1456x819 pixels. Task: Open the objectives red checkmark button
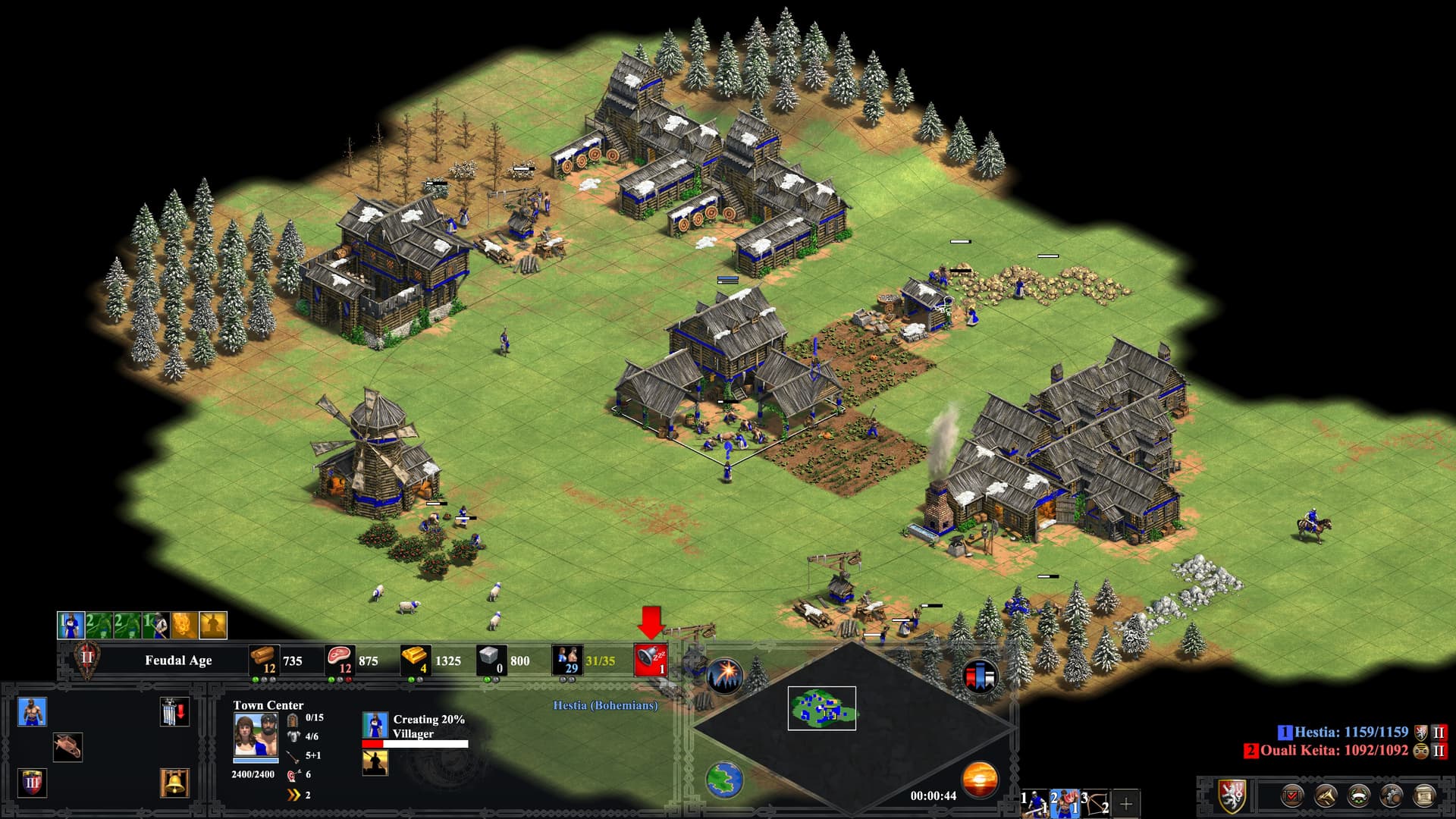tap(1292, 796)
